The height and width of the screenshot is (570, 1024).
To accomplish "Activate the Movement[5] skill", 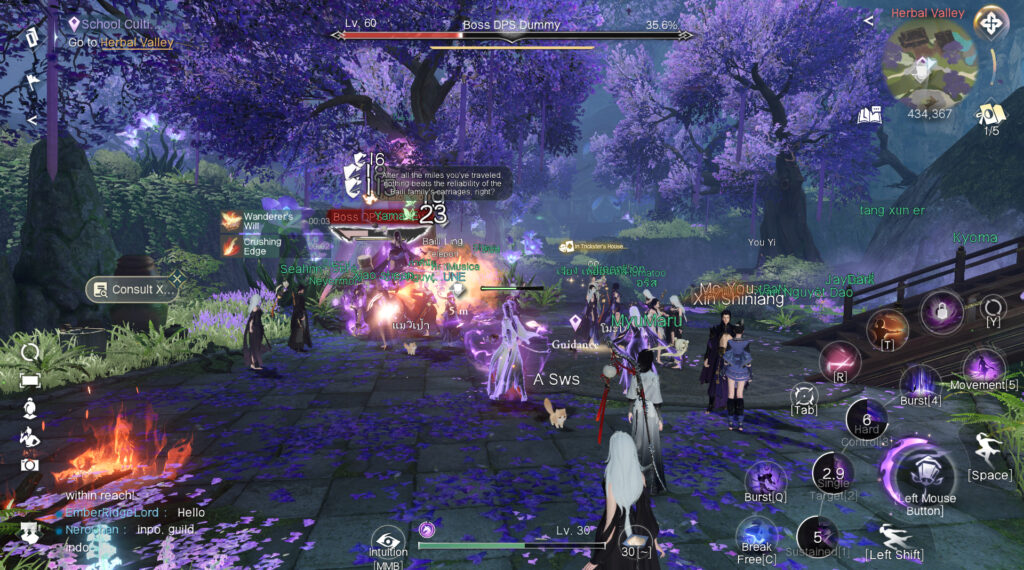I will point(983,367).
